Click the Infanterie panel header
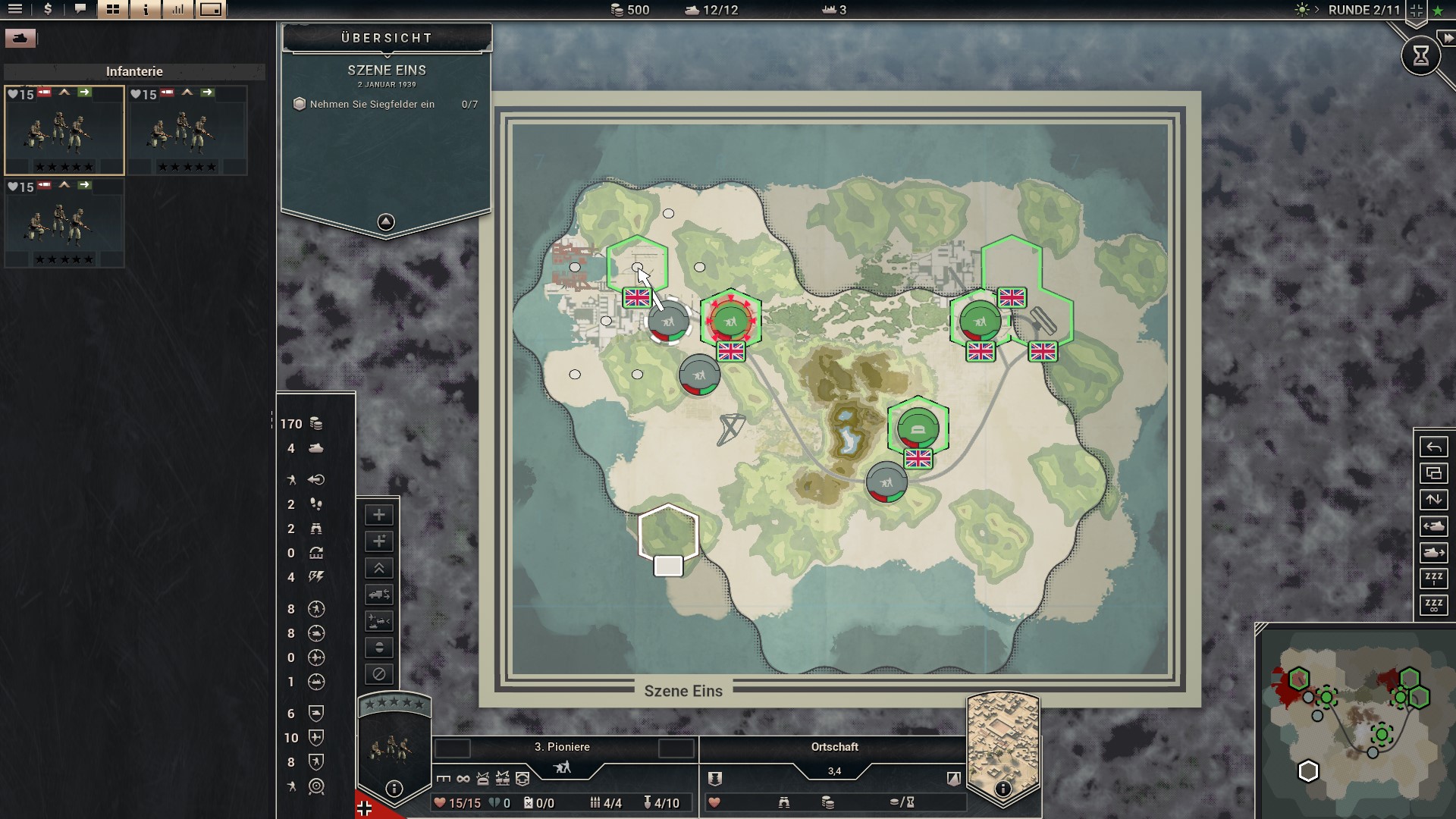The image size is (1456, 819). click(x=135, y=71)
